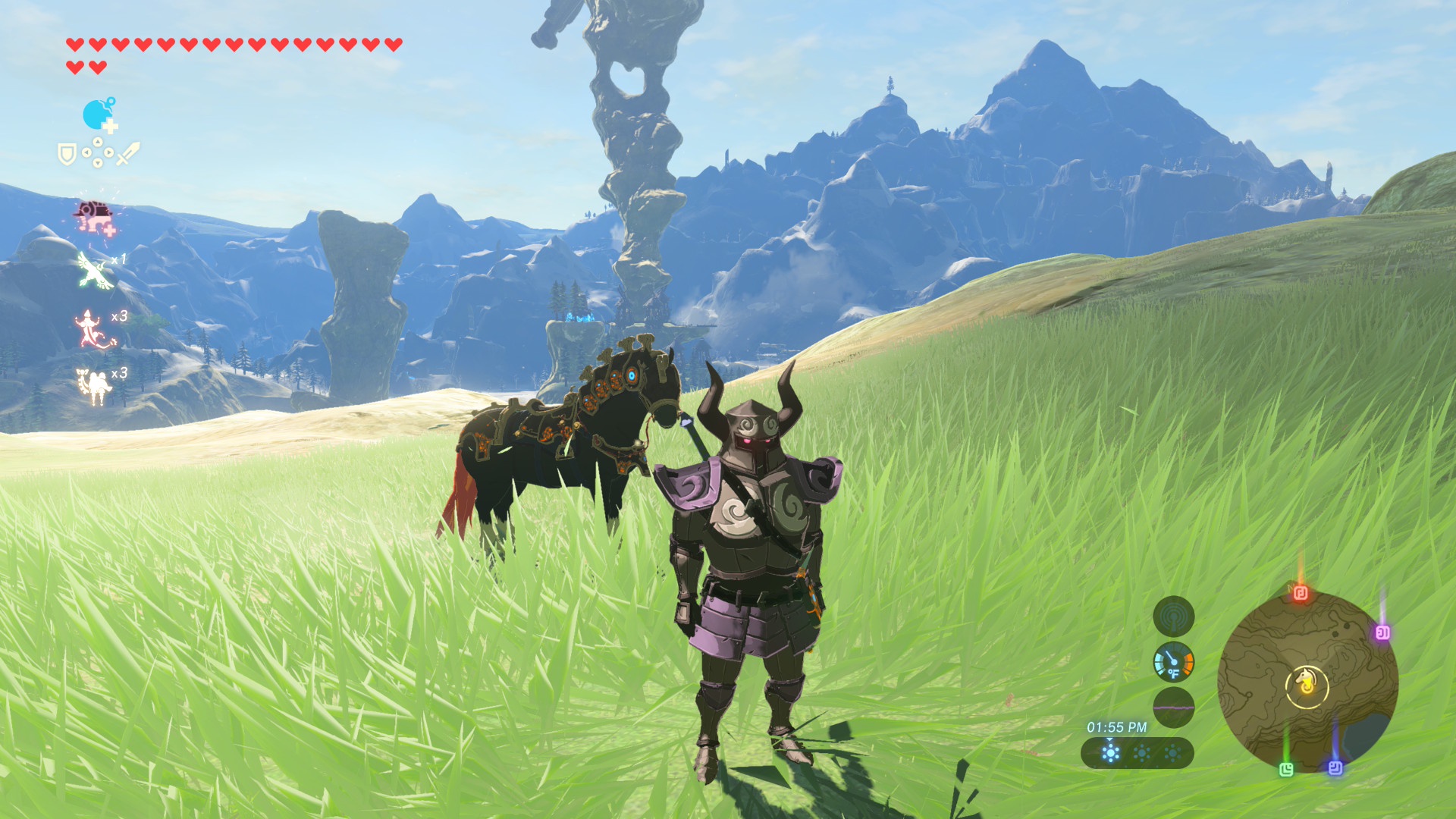The height and width of the screenshot is (819, 1456).
Task: Select the current sunny weather forecast icon
Action: pyautogui.click(x=1110, y=753)
